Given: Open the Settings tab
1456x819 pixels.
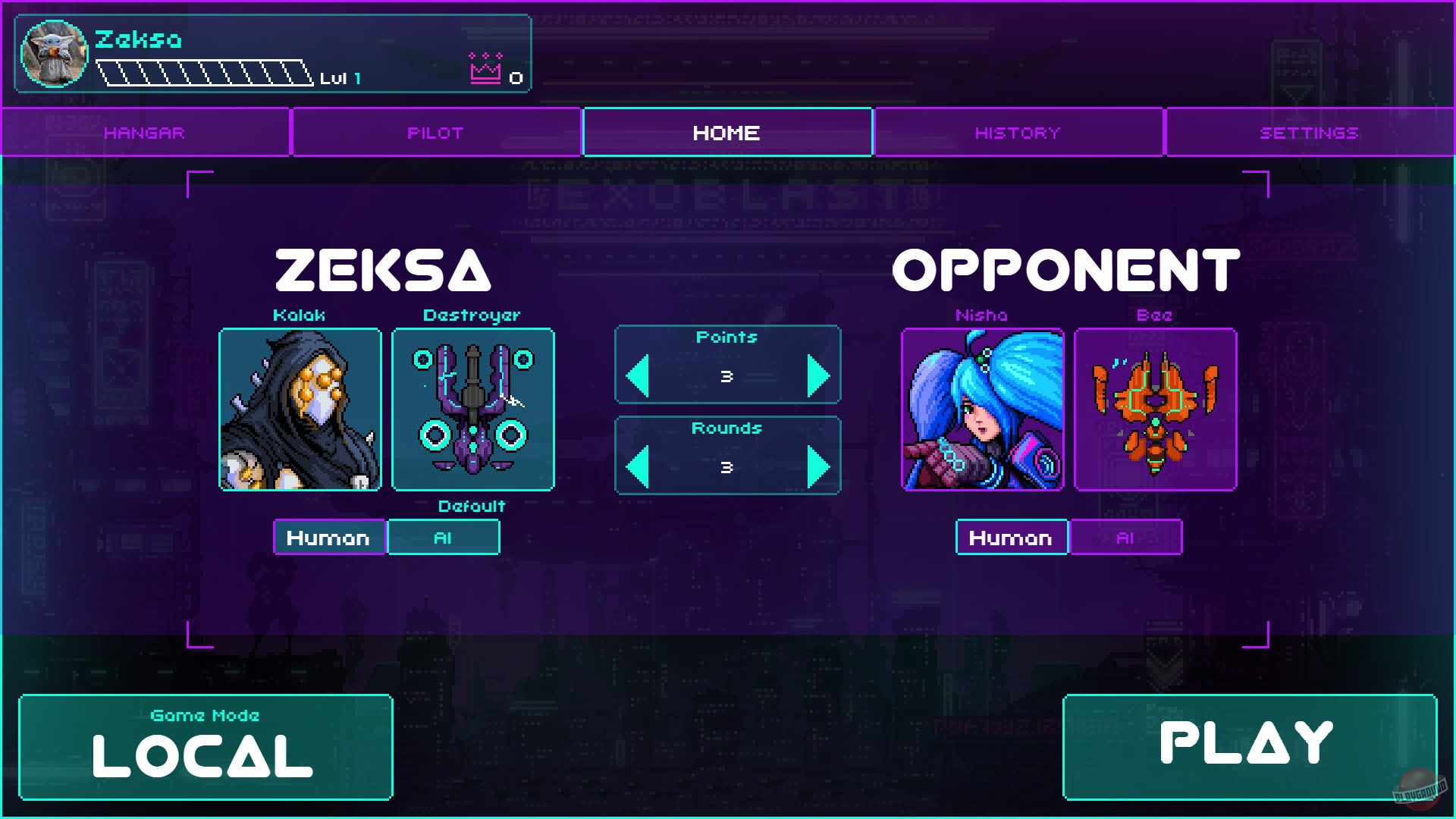Looking at the screenshot, I should click(x=1308, y=132).
